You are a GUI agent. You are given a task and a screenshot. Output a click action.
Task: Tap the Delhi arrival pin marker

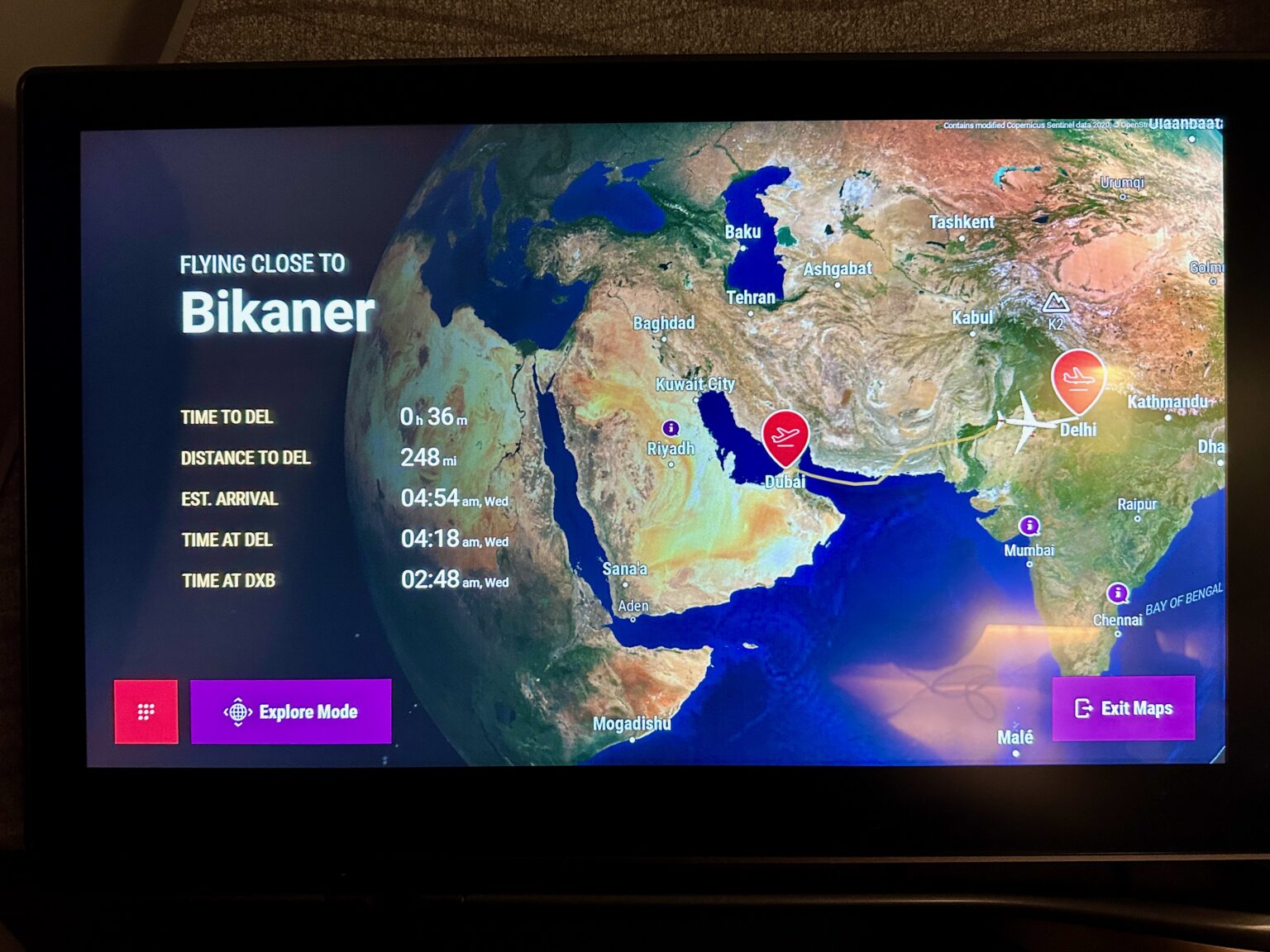[x=1076, y=380]
